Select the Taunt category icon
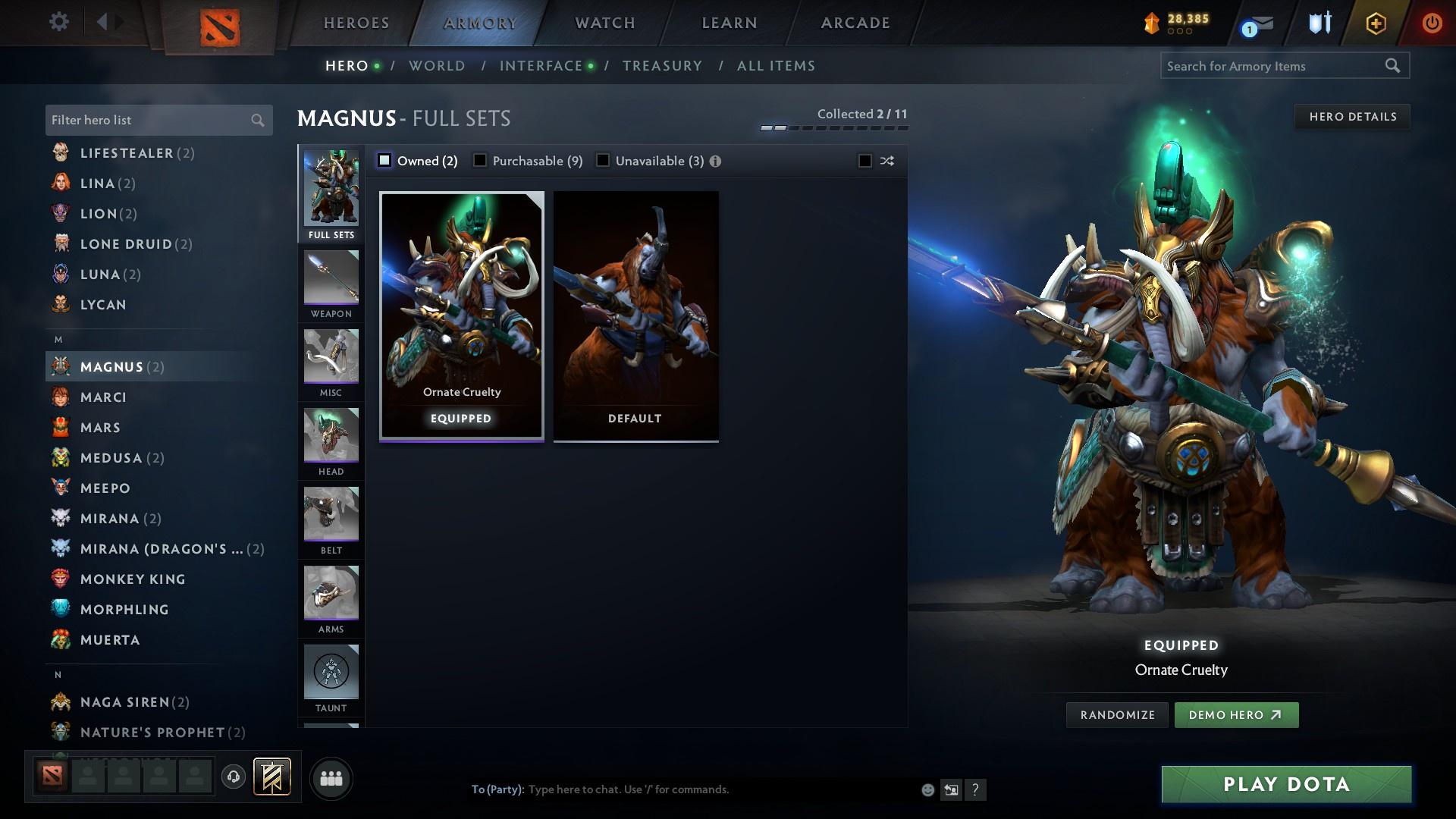 coord(331,675)
